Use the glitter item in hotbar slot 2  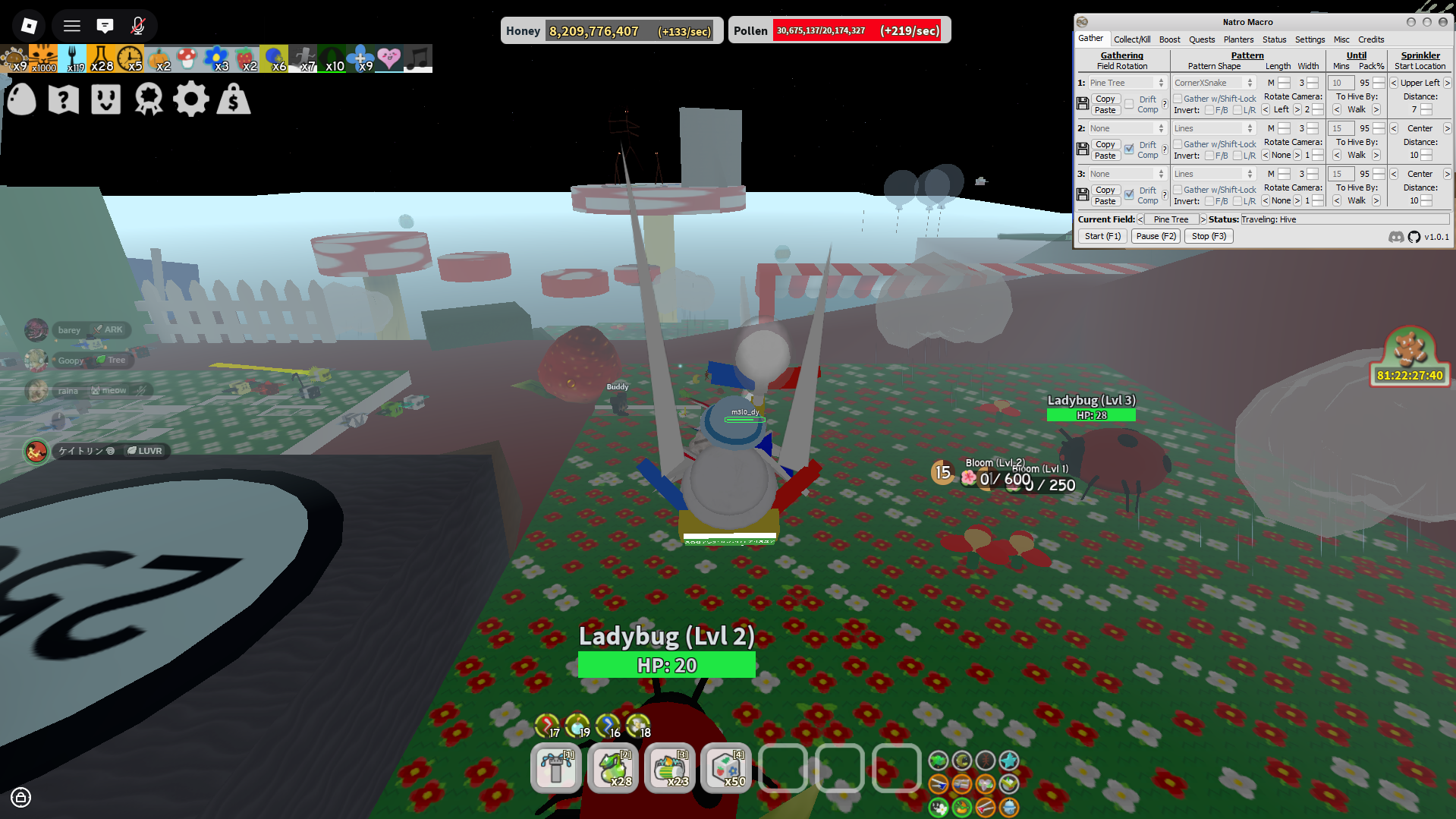click(x=613, y=768)
